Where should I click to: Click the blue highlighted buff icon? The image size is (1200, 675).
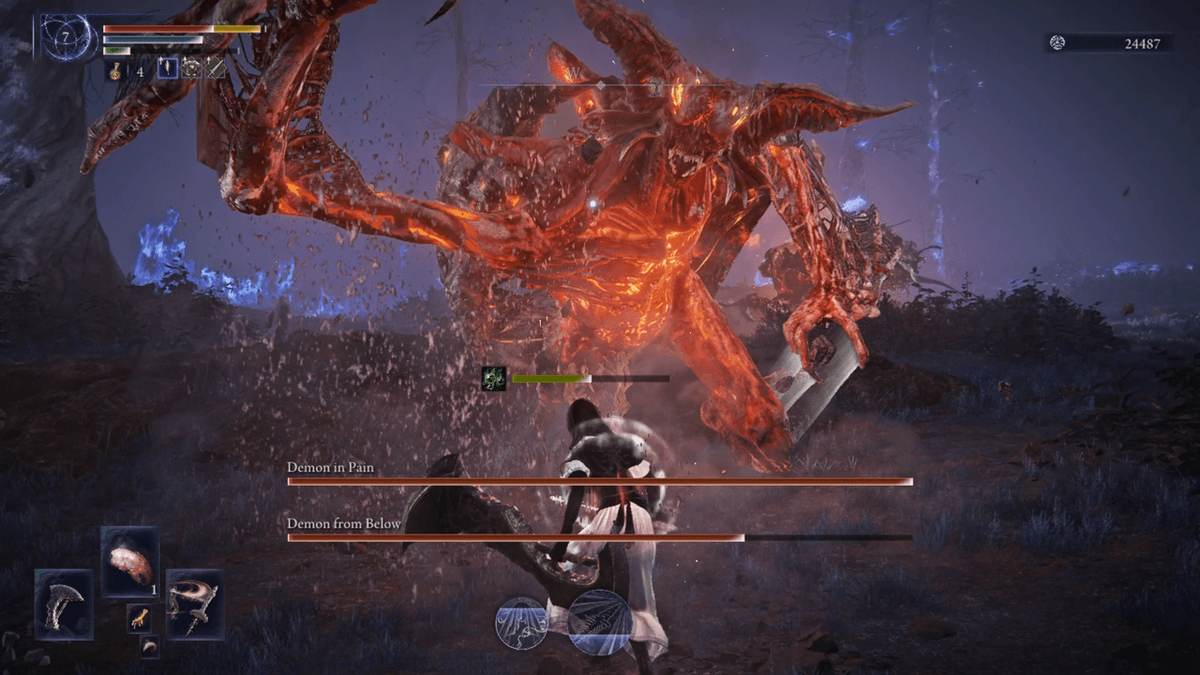coord(168,69)
